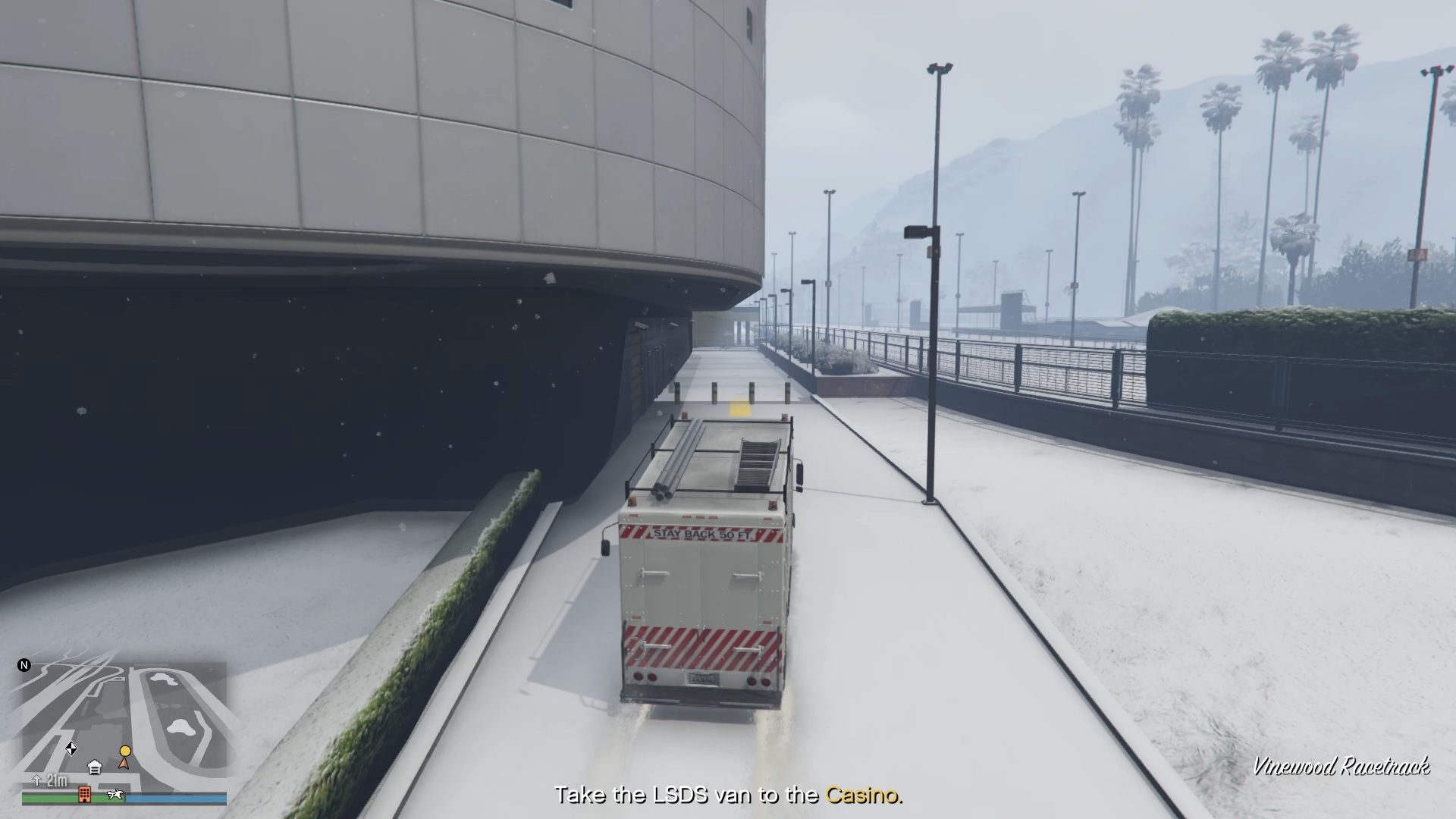Click the altitude up-arrow indicator
The image size is (1456, 819).
point(36,780)
